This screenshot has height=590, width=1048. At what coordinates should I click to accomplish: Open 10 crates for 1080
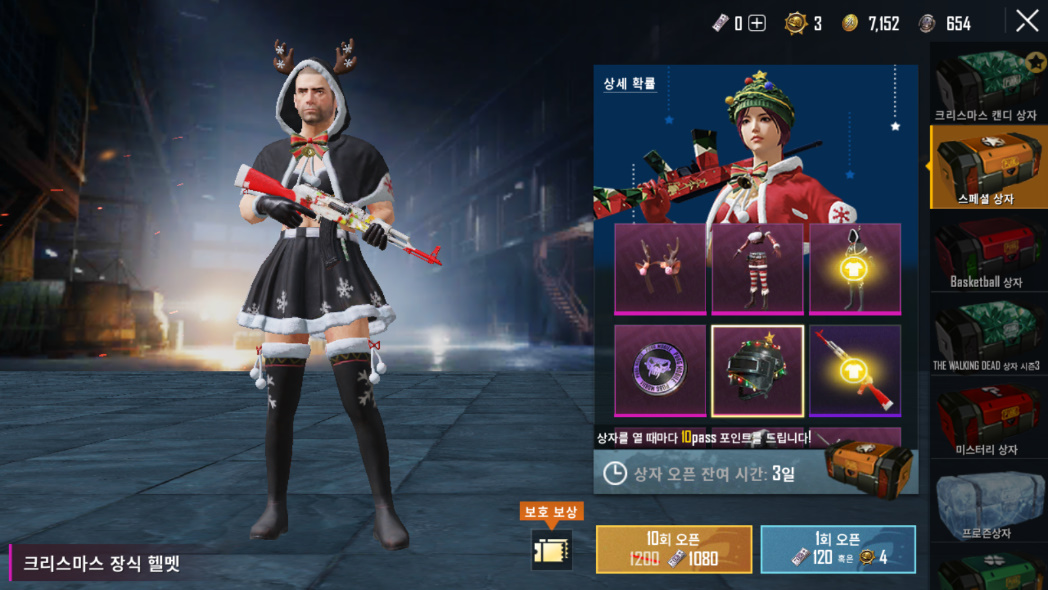point(674,549)
